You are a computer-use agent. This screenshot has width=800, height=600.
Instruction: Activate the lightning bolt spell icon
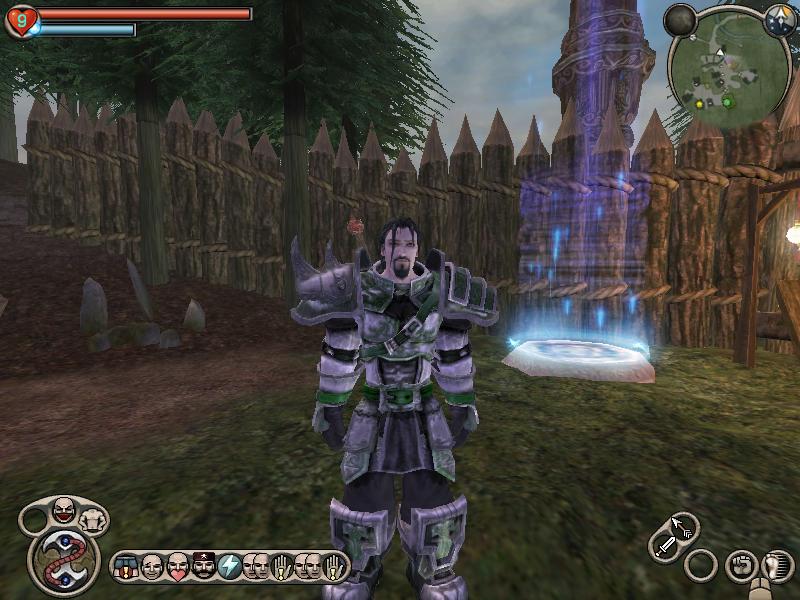coord(229,567)
